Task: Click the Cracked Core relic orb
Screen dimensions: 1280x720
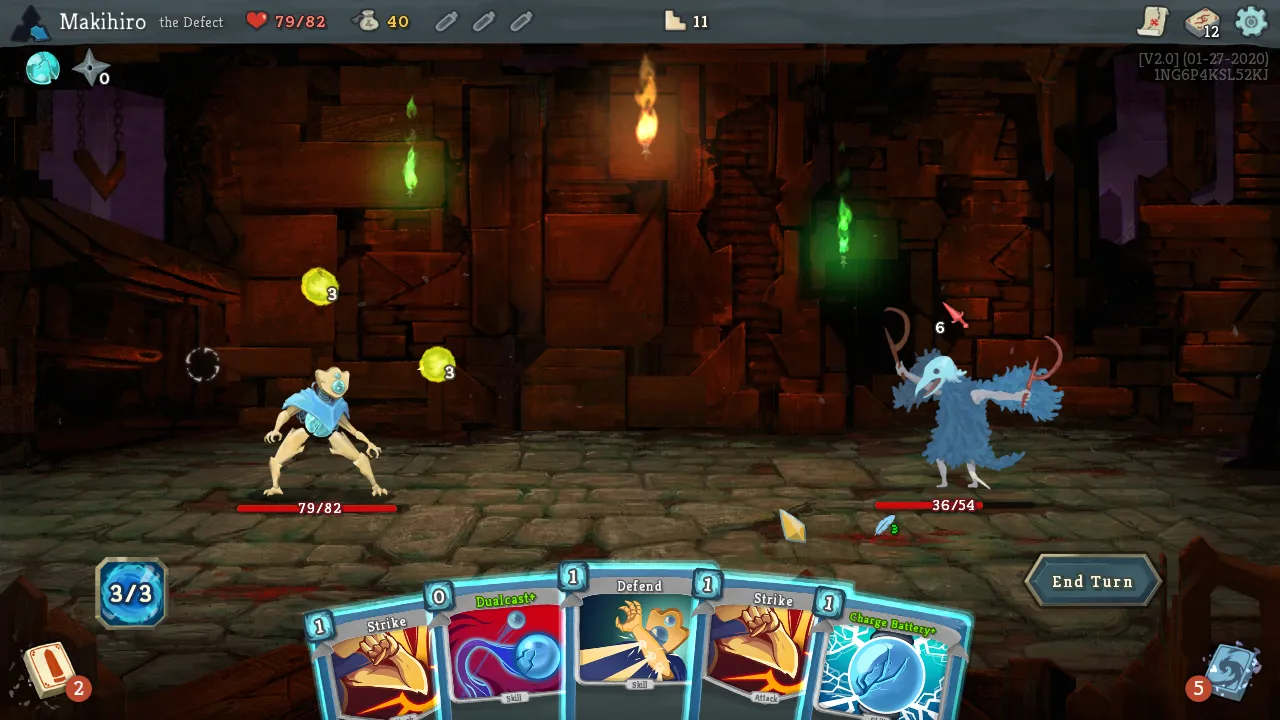Action: point(42,69)
